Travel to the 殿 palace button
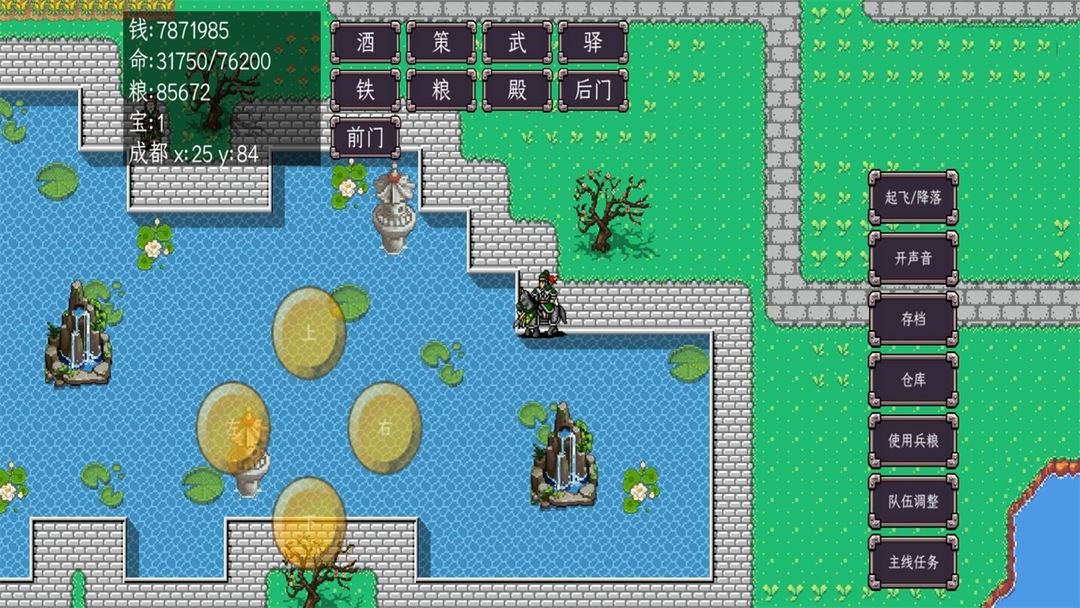Screen dimensions: 1080x608 [x=517, y=90]
